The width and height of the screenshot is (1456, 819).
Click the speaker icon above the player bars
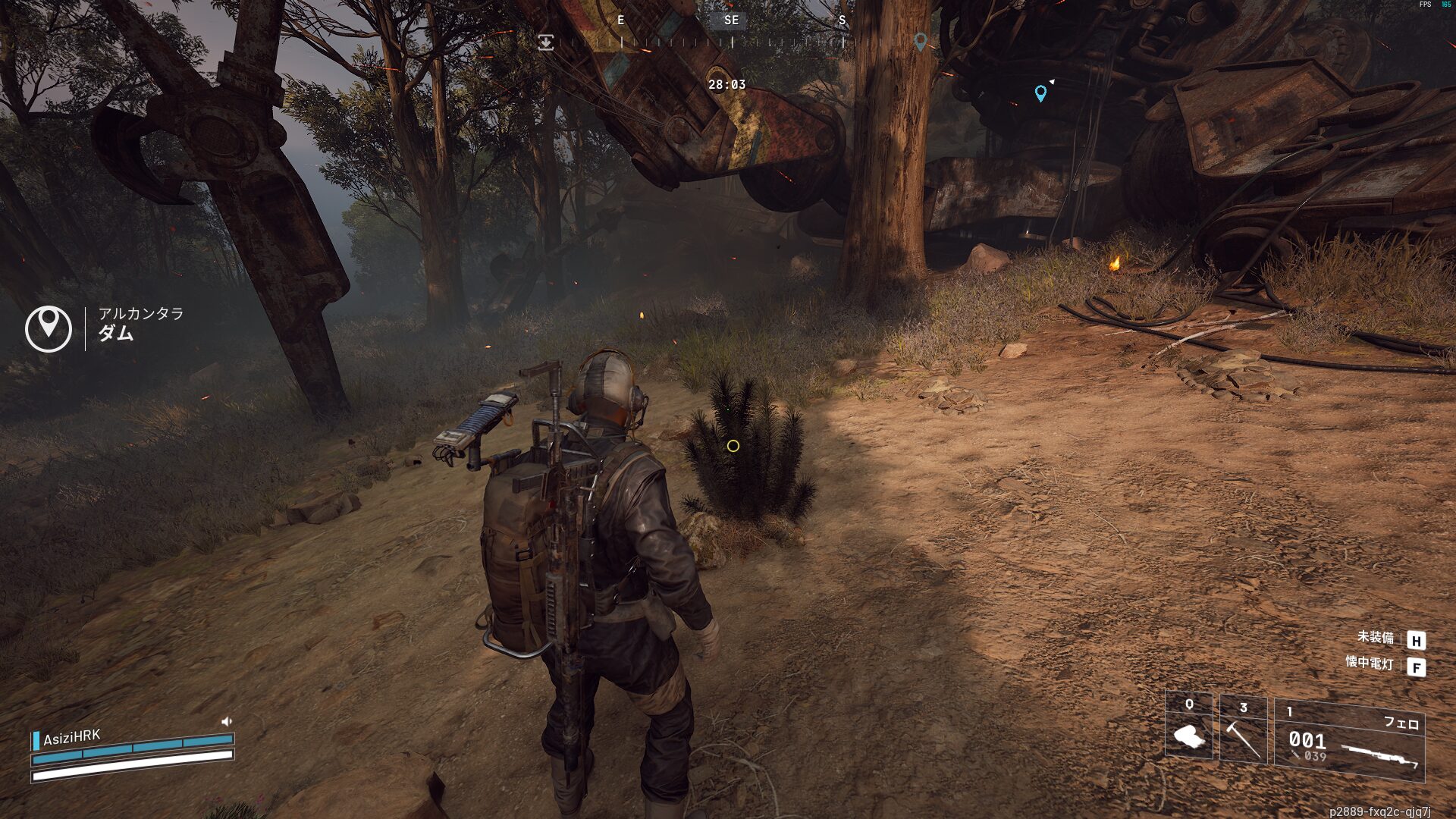[x=226, y=721]
